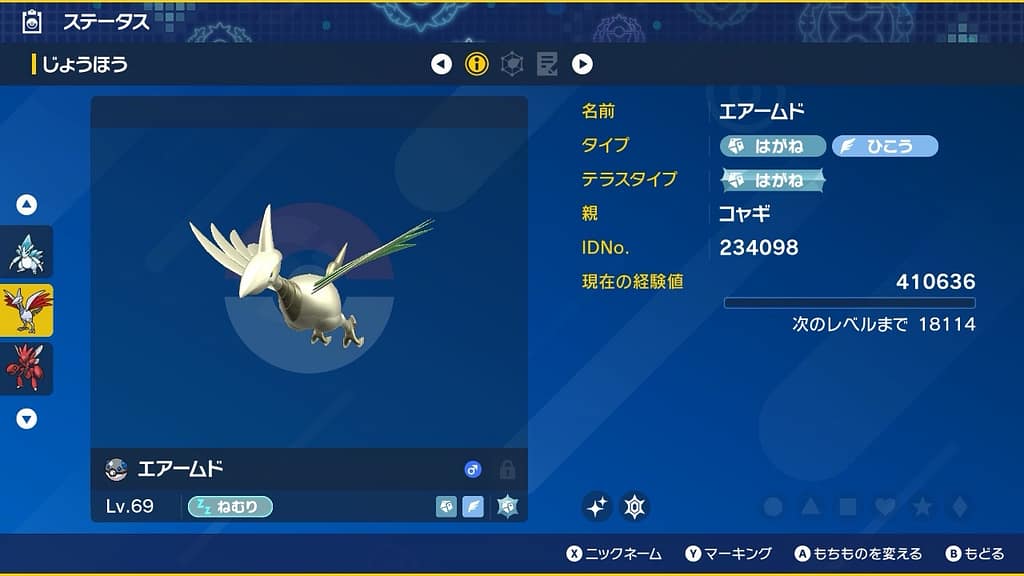Open ニックネーム nickname option

click(x=614, y=553)
